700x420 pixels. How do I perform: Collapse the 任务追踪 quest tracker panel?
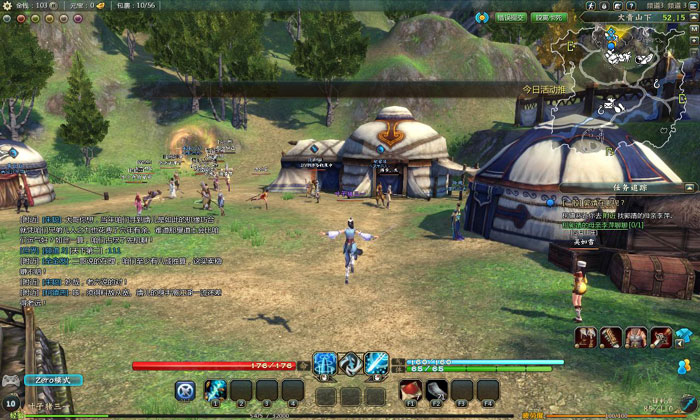(692, 186)
